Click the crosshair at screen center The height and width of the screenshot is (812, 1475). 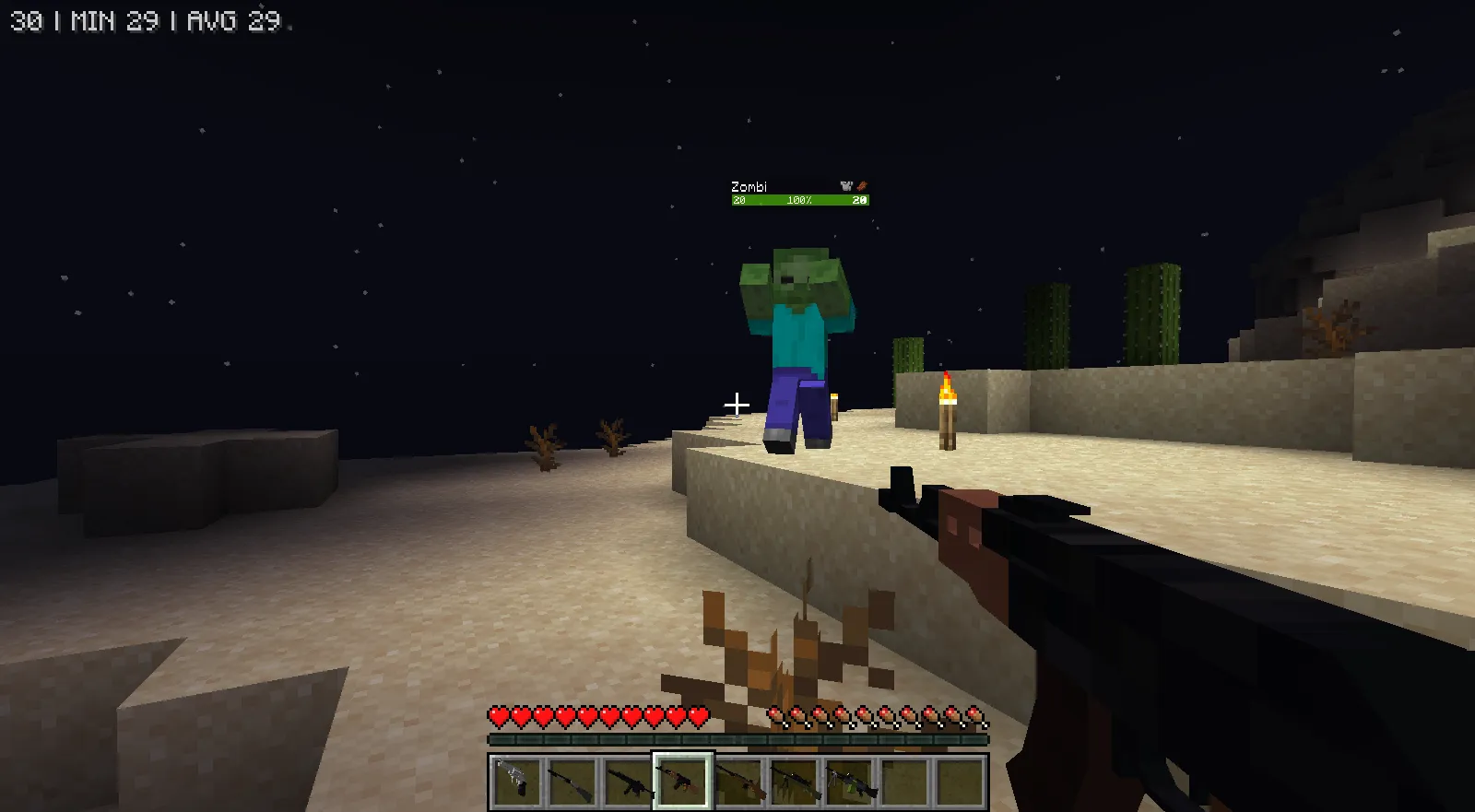[x=737, y=403]
